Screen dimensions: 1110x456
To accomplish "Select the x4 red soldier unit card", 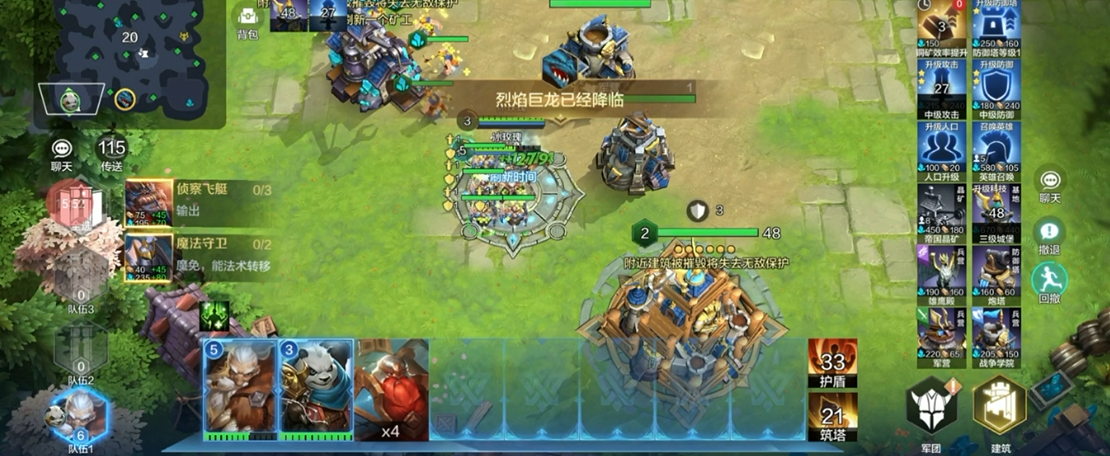I will click(x=391, y=388).
